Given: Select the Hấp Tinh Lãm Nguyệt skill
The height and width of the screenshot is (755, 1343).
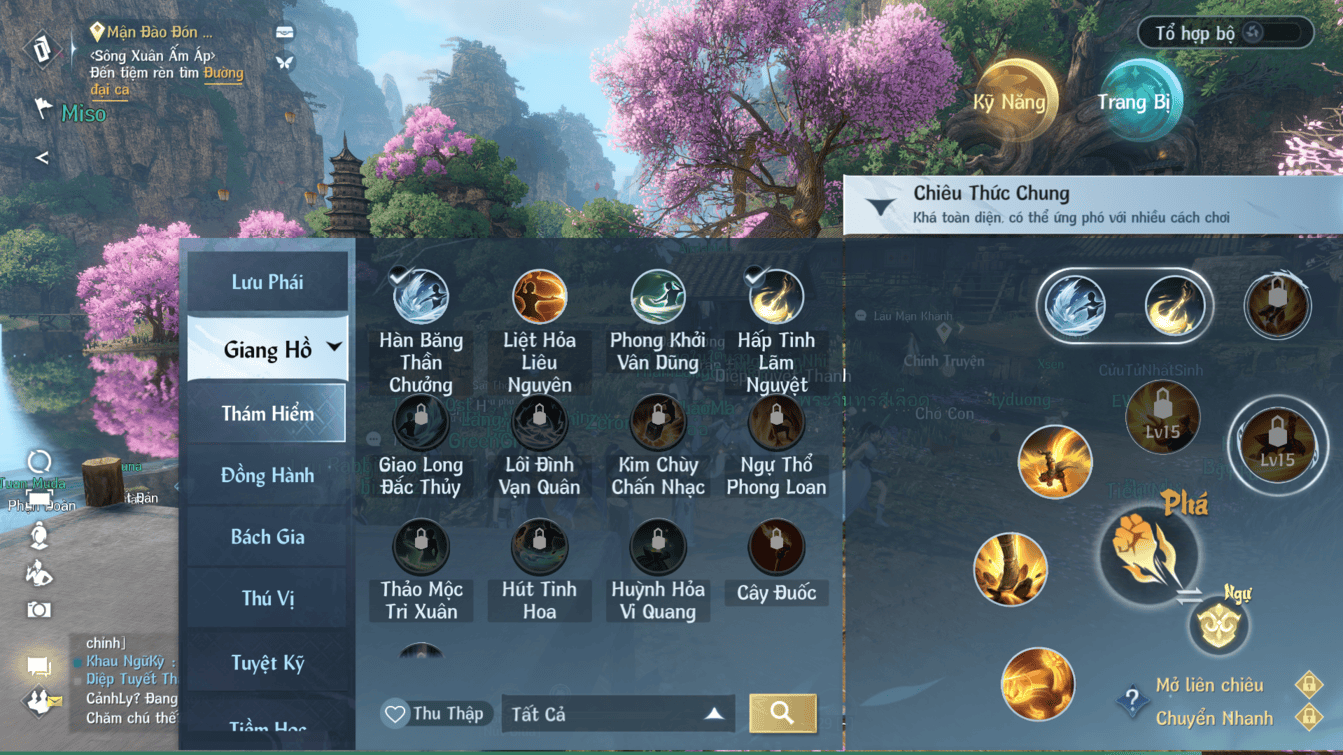Looking at the screenshot, I should (x=775, y=298).
